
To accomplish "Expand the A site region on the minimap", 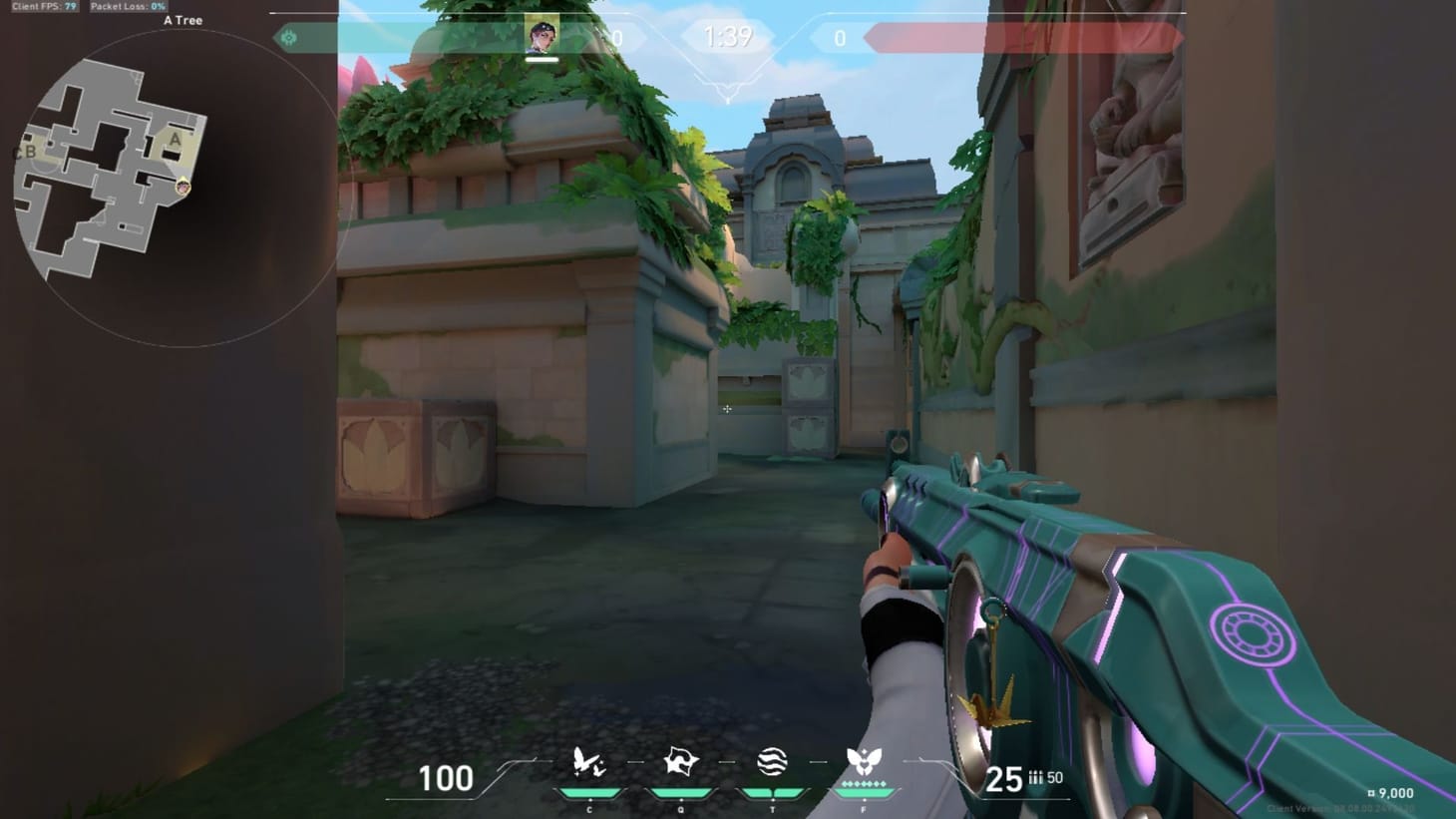I will coord(176,141).
